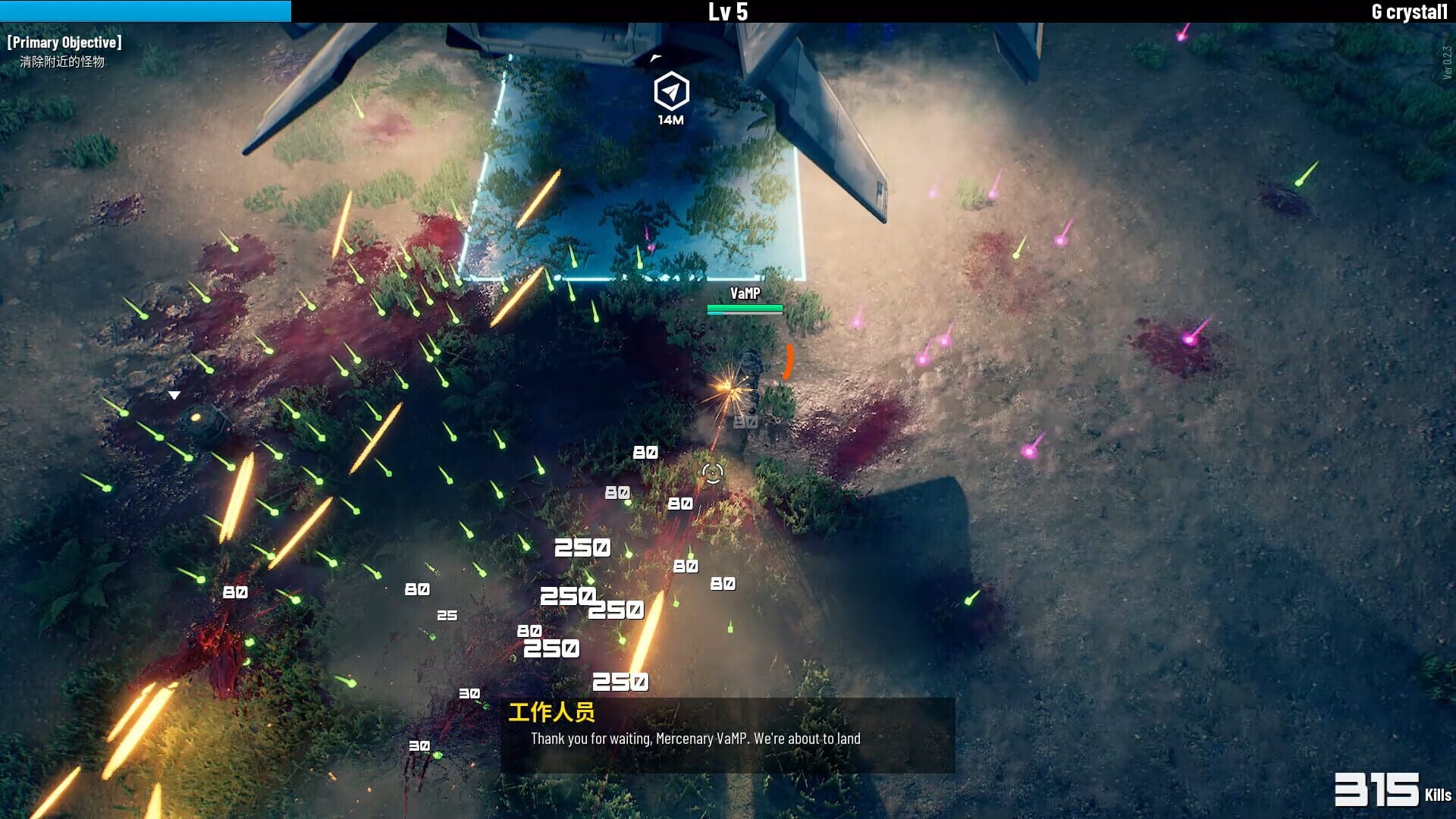The image size is (1456, 819).
Task: Click the white triangle enemy marker on the left
Action: click(x=174, y=394)
